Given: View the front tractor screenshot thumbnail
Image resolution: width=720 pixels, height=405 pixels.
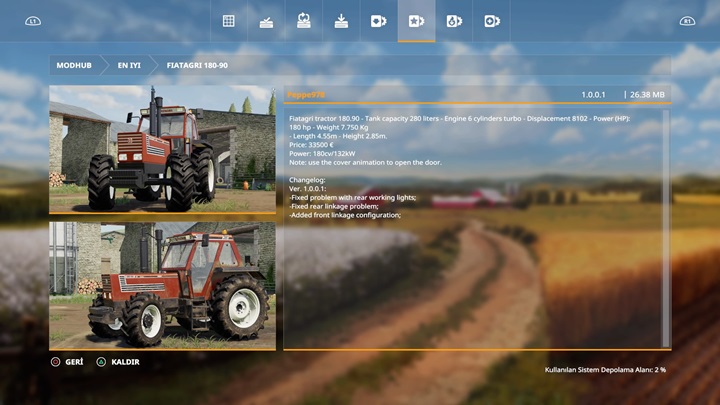Looking at the screenshot, I should coord(162,149).
